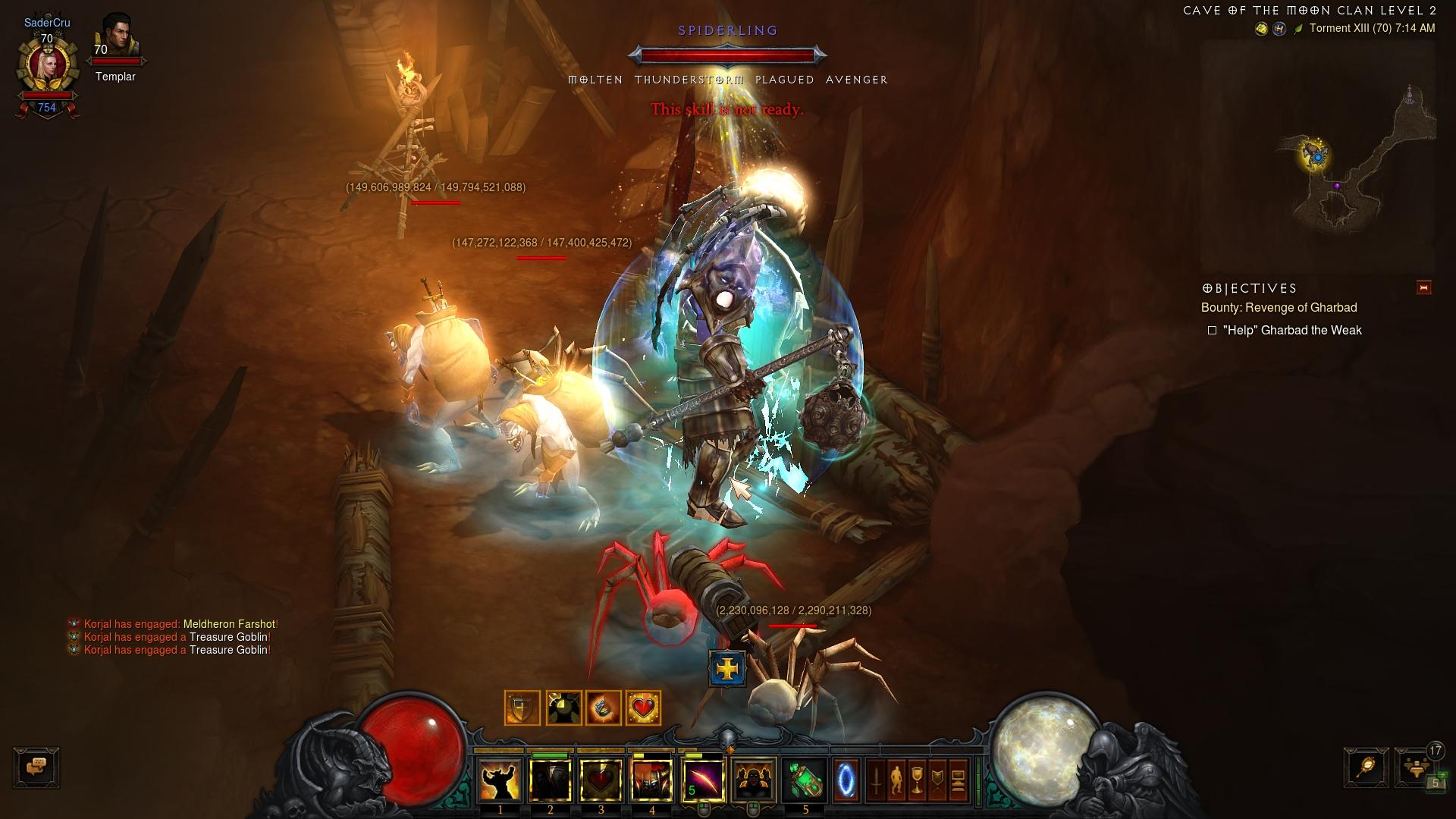Activate the dark figure right-mouse skill

click(x=753, y=780)
